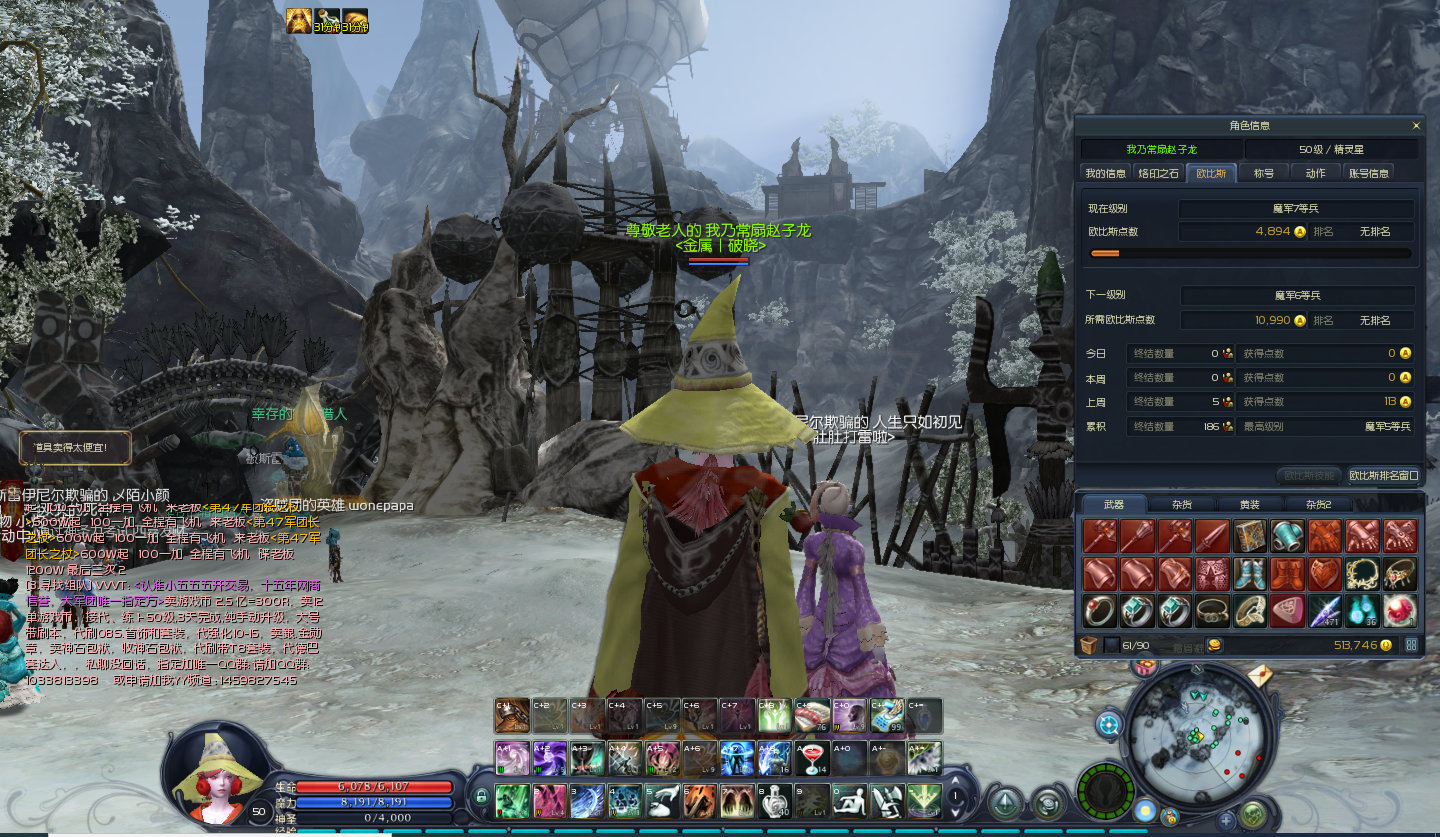Select the blue-white boots in inventory
This screenshot has width=1440, height=837.
[1250, 574]
